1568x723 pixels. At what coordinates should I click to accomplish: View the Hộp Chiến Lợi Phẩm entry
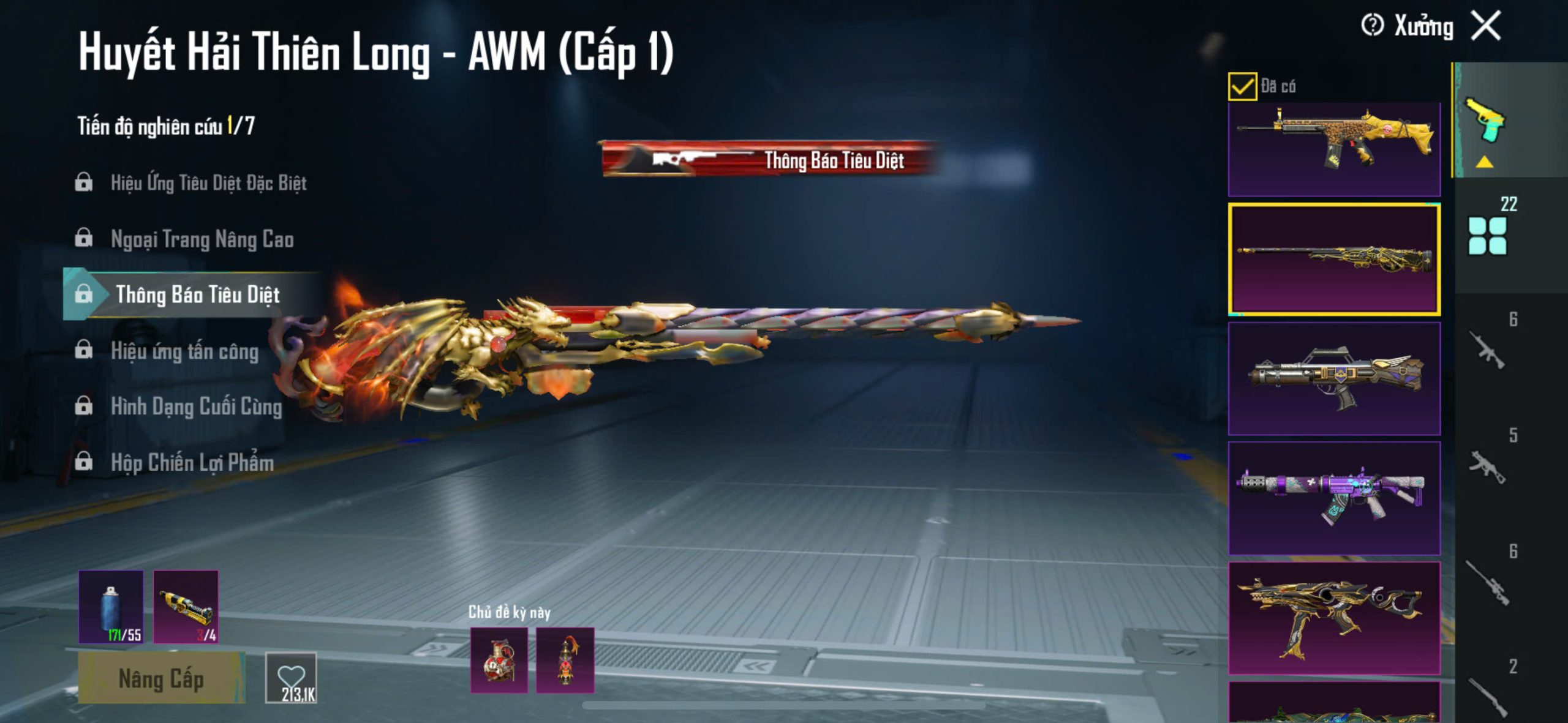click(192, 462)
